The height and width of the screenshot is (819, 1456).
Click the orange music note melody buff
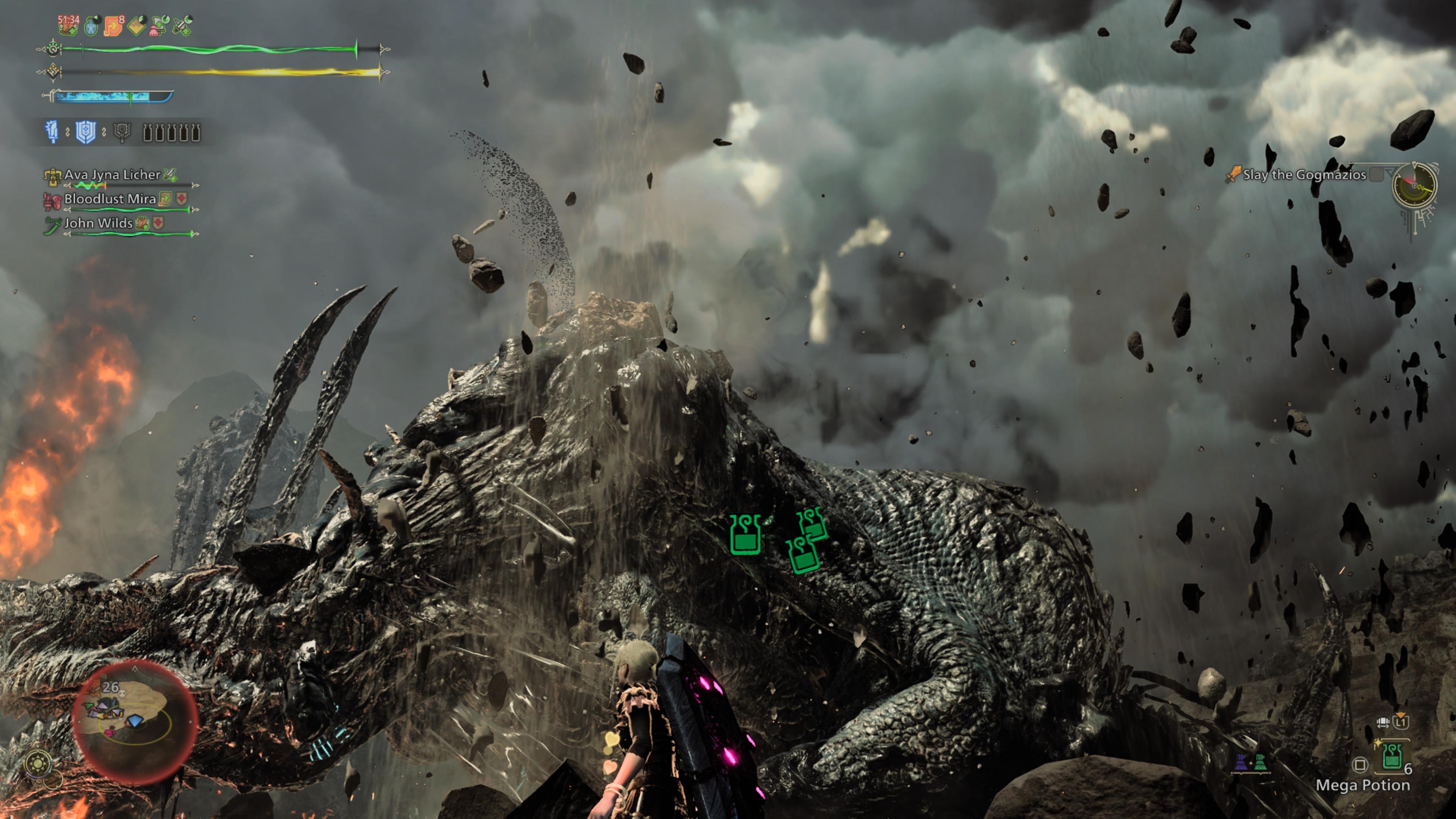pyautogui.click(x=113, y=25)
